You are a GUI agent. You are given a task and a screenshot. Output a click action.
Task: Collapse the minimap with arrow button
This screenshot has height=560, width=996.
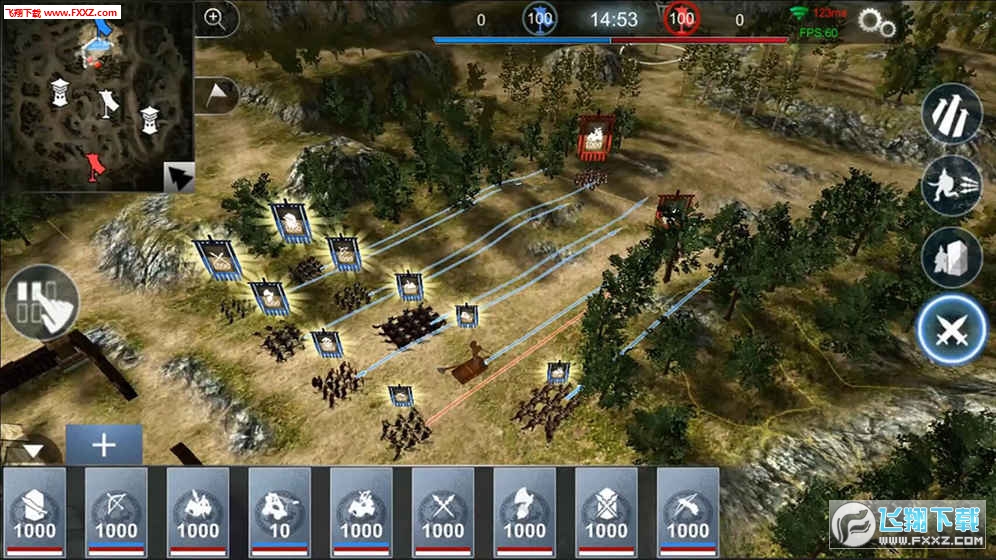point(179,177)
